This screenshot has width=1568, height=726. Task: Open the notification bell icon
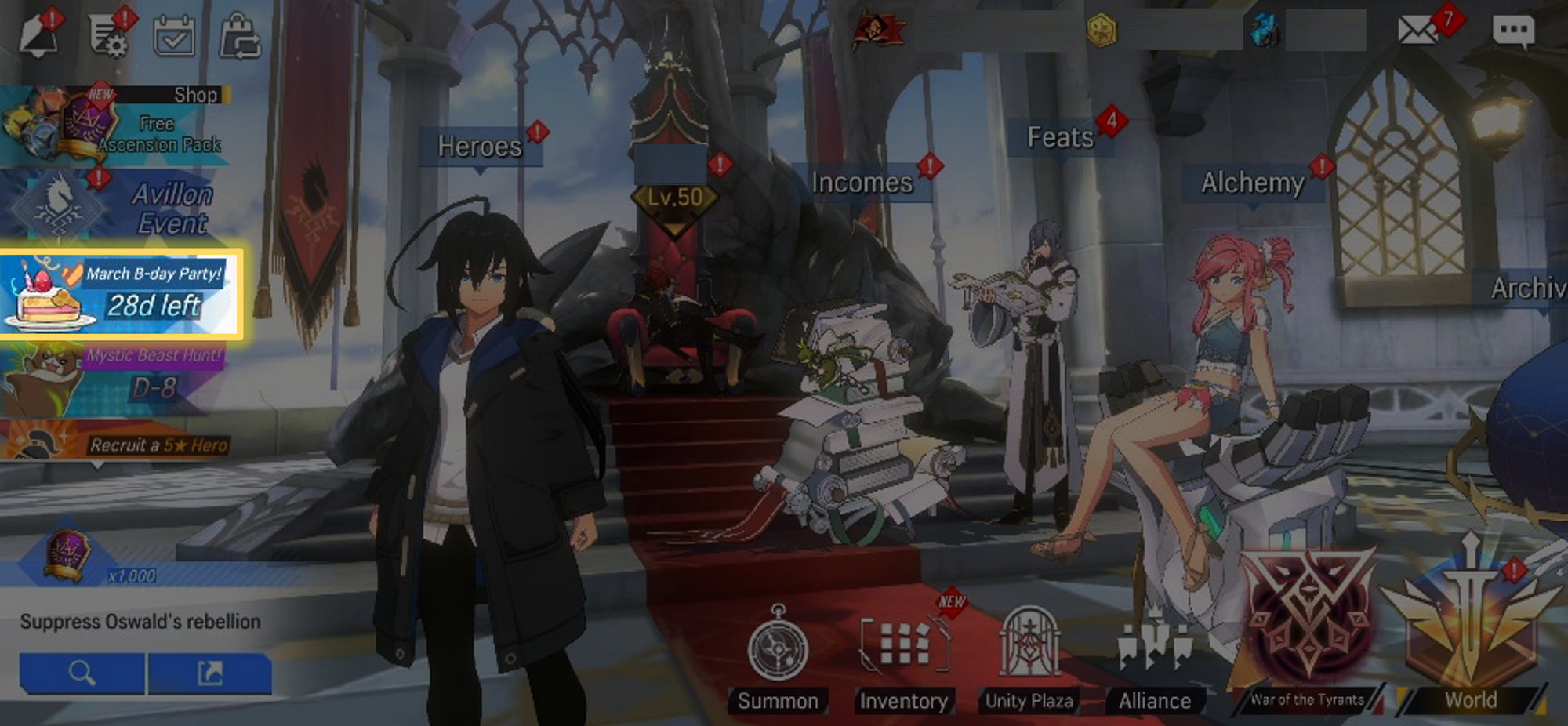coord(38,35)
